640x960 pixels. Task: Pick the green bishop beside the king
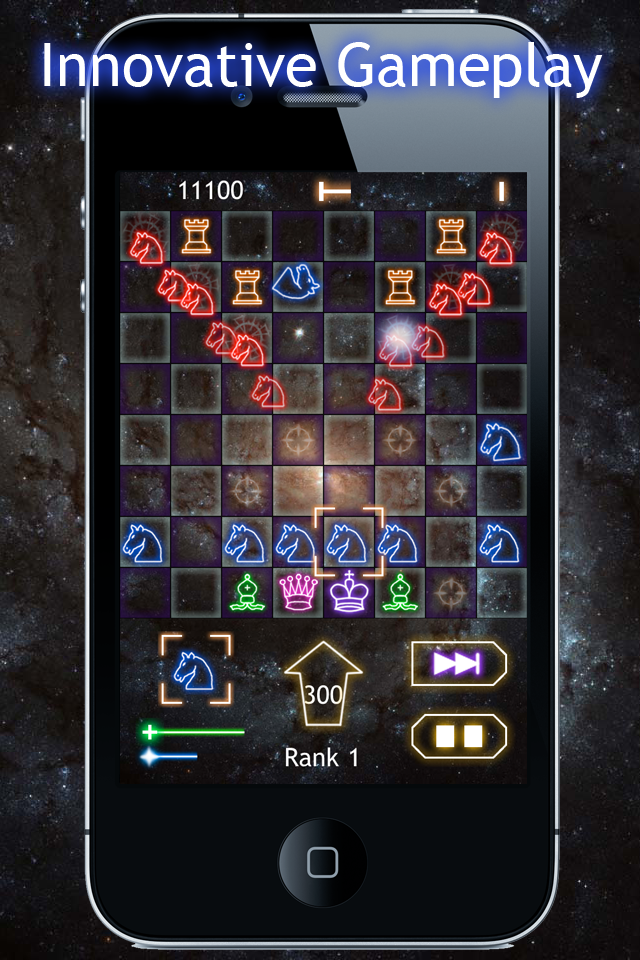click(400, 592)
